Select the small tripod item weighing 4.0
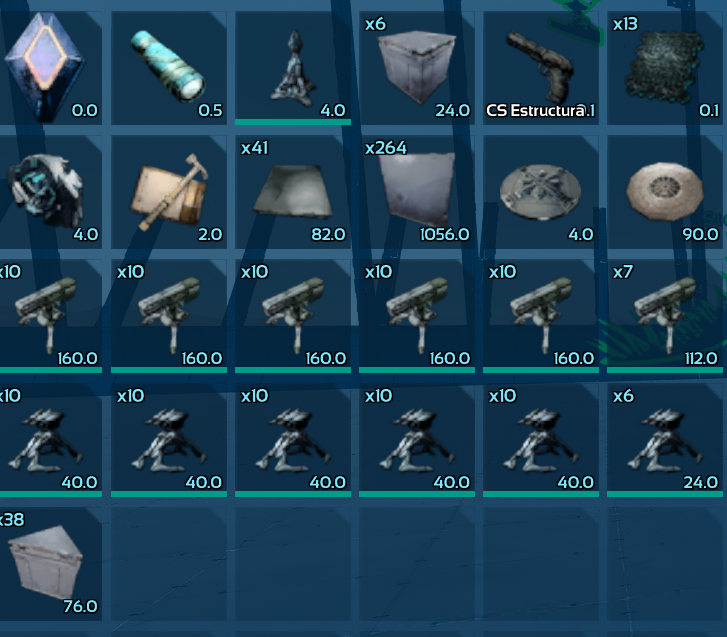This screenshot has width=727, height=637. (292, 68)
